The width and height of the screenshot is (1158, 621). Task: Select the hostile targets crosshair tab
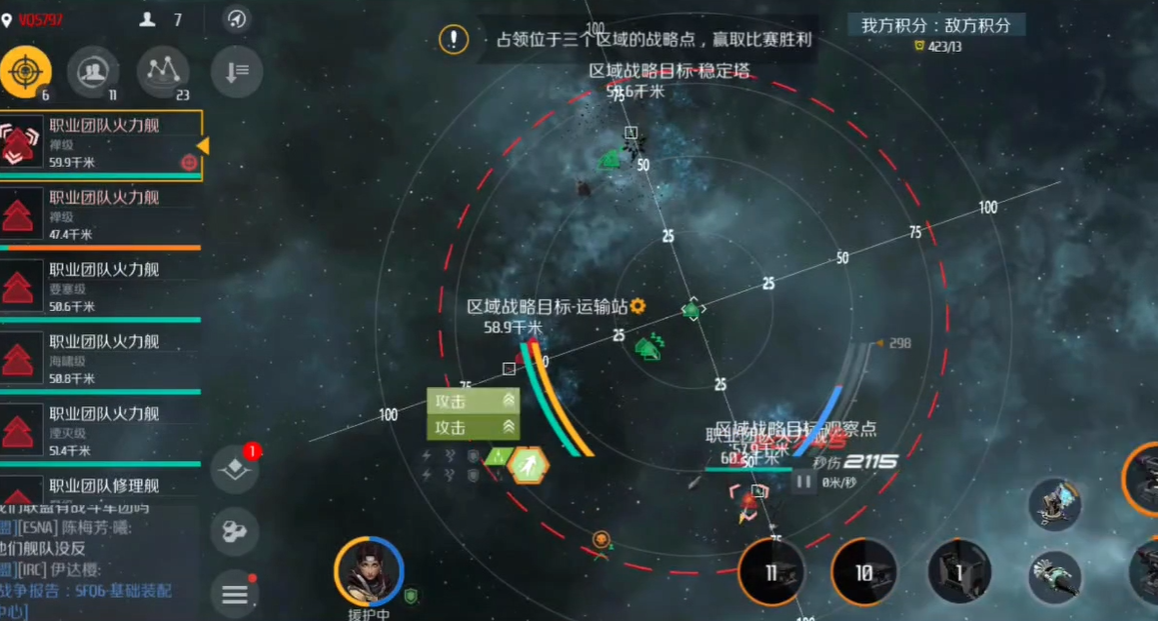[x=26, y=72]
